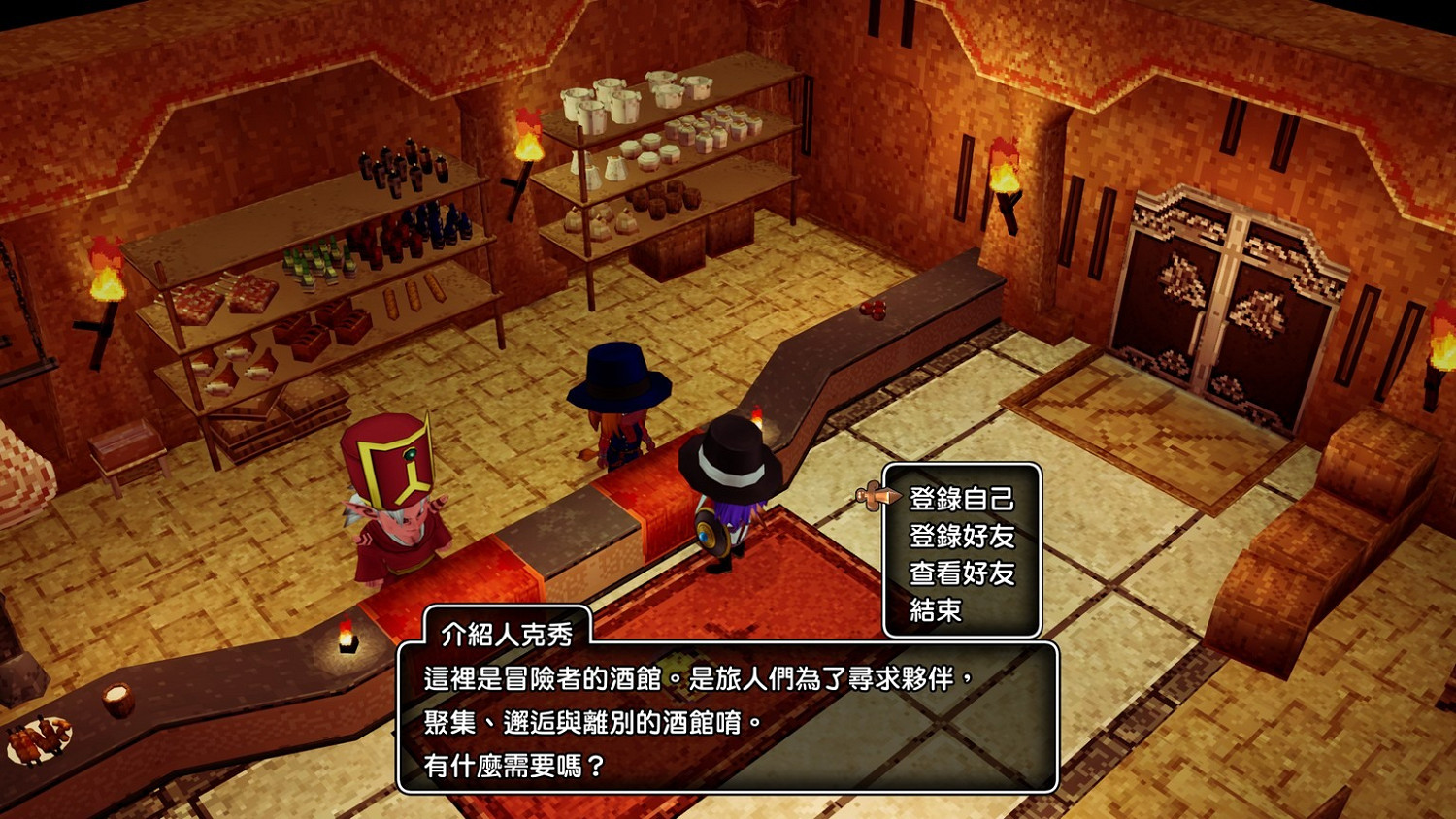
Task: Choose 結束 to end the conversation
Action: 935,609
